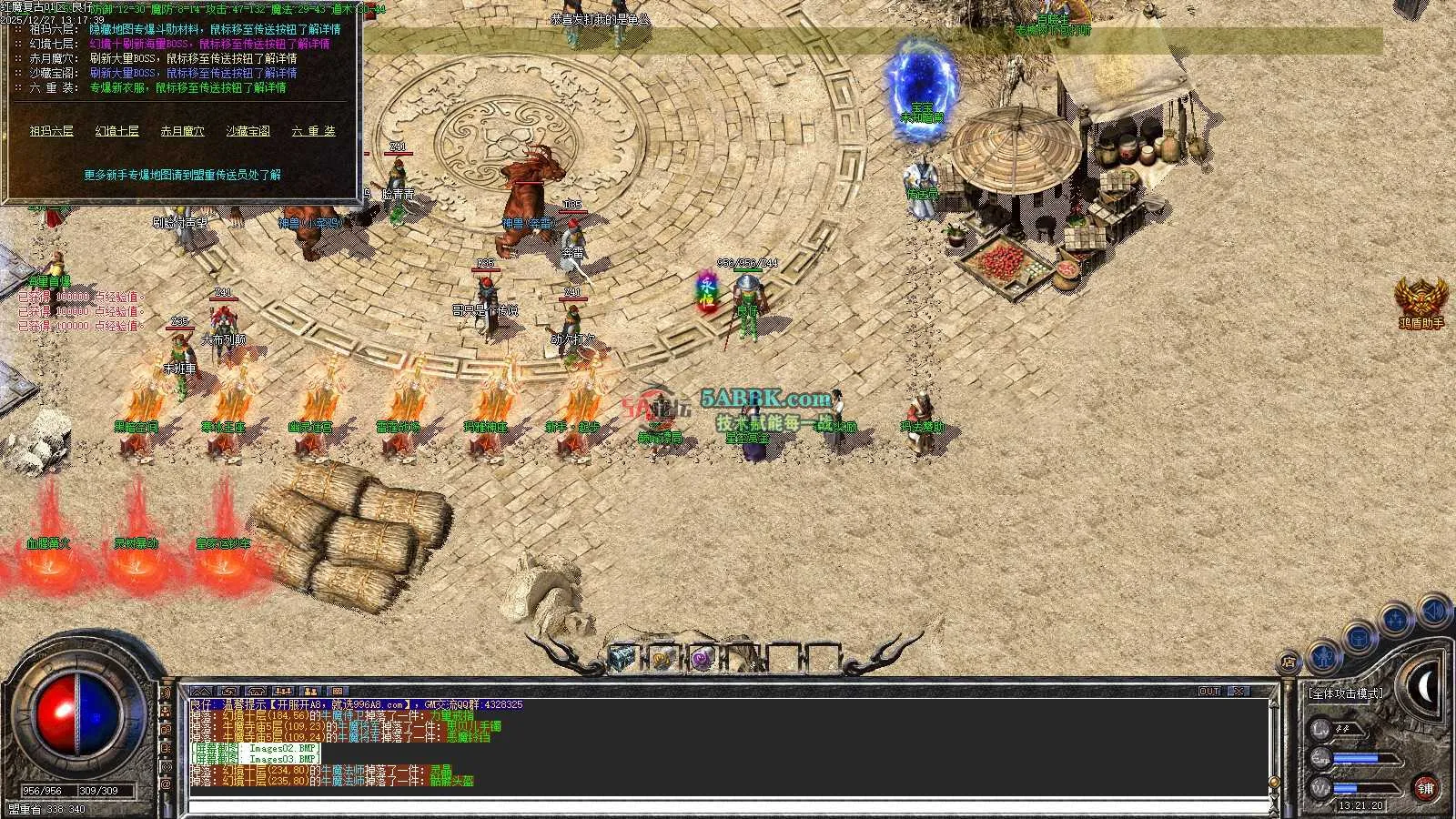Switch the 全体攻击模式 attack mode label
Viewport: 1456px width, 819px height.
point(1345,693)
